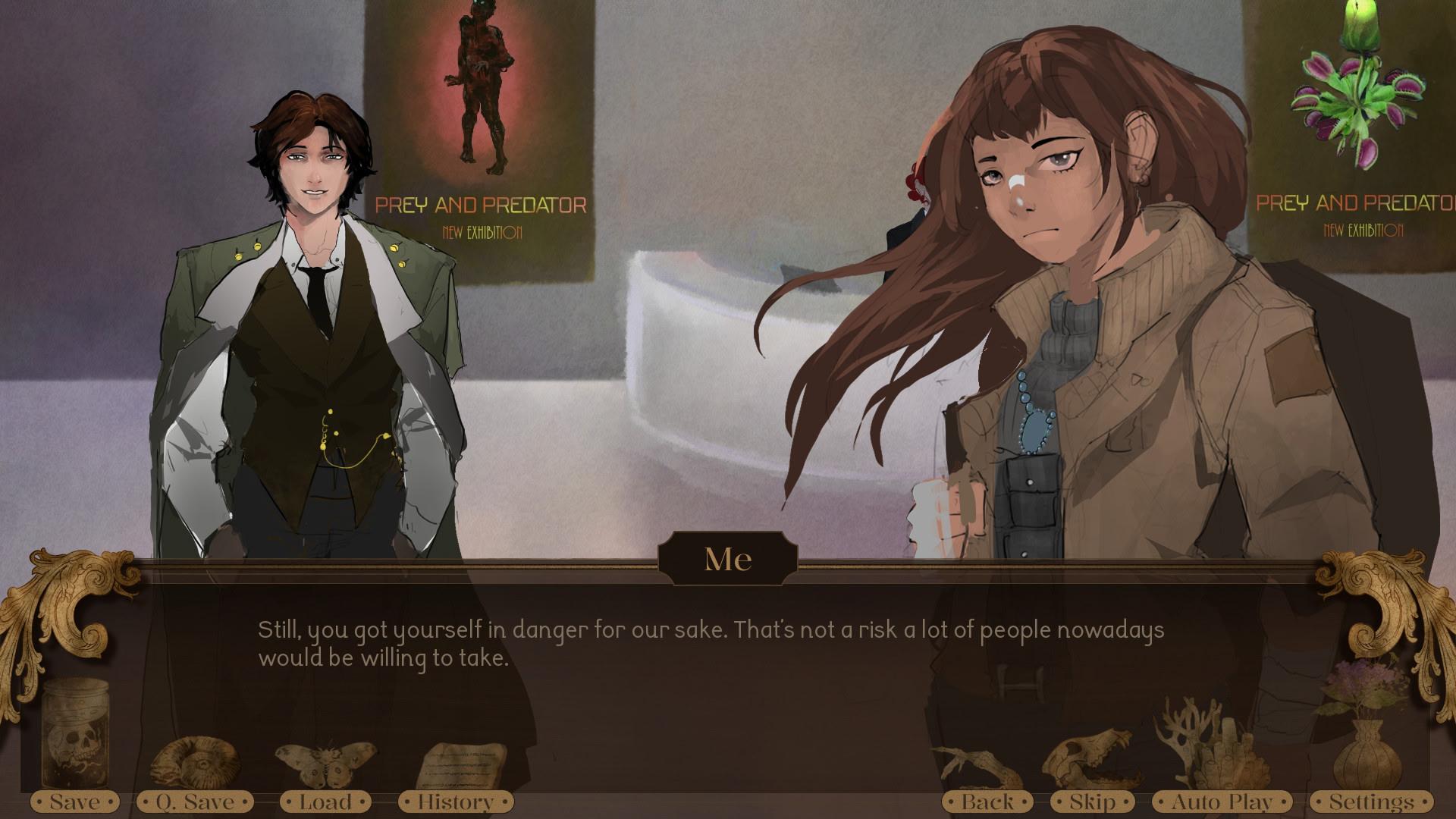Toggle Auto Play mode

pyautogui.click(x=1222, y=802)
